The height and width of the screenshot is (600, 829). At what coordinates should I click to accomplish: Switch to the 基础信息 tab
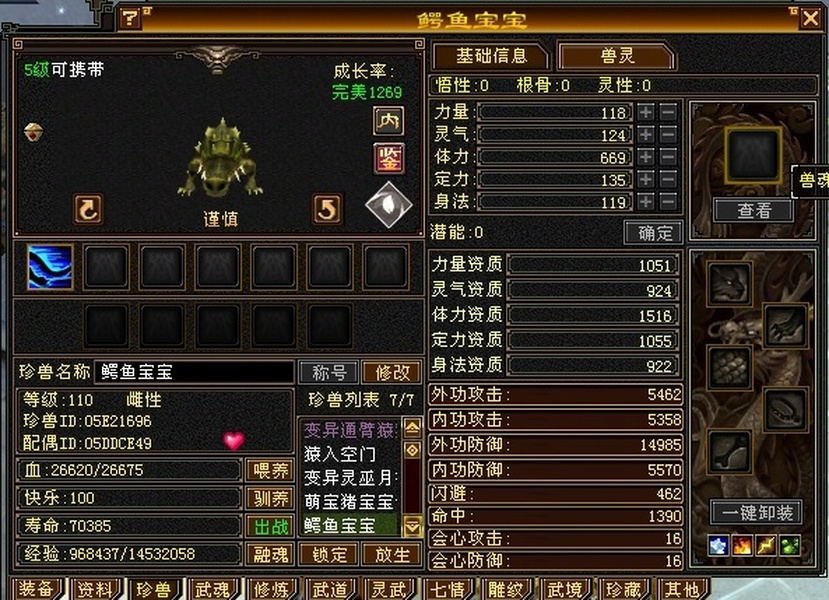click(x=491, y=56)
